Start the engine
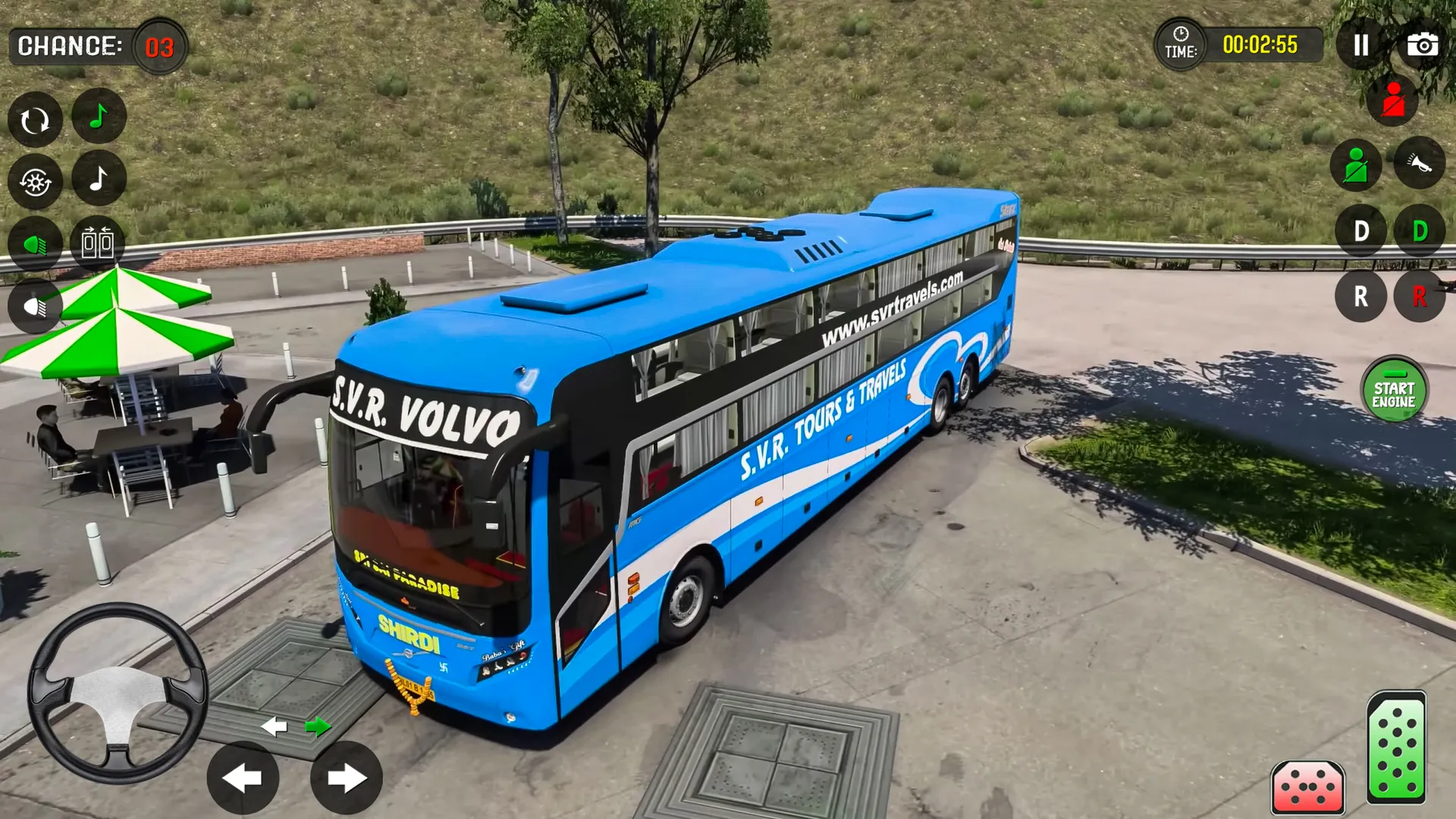 pyautogui.click(x=1394, y=390)
